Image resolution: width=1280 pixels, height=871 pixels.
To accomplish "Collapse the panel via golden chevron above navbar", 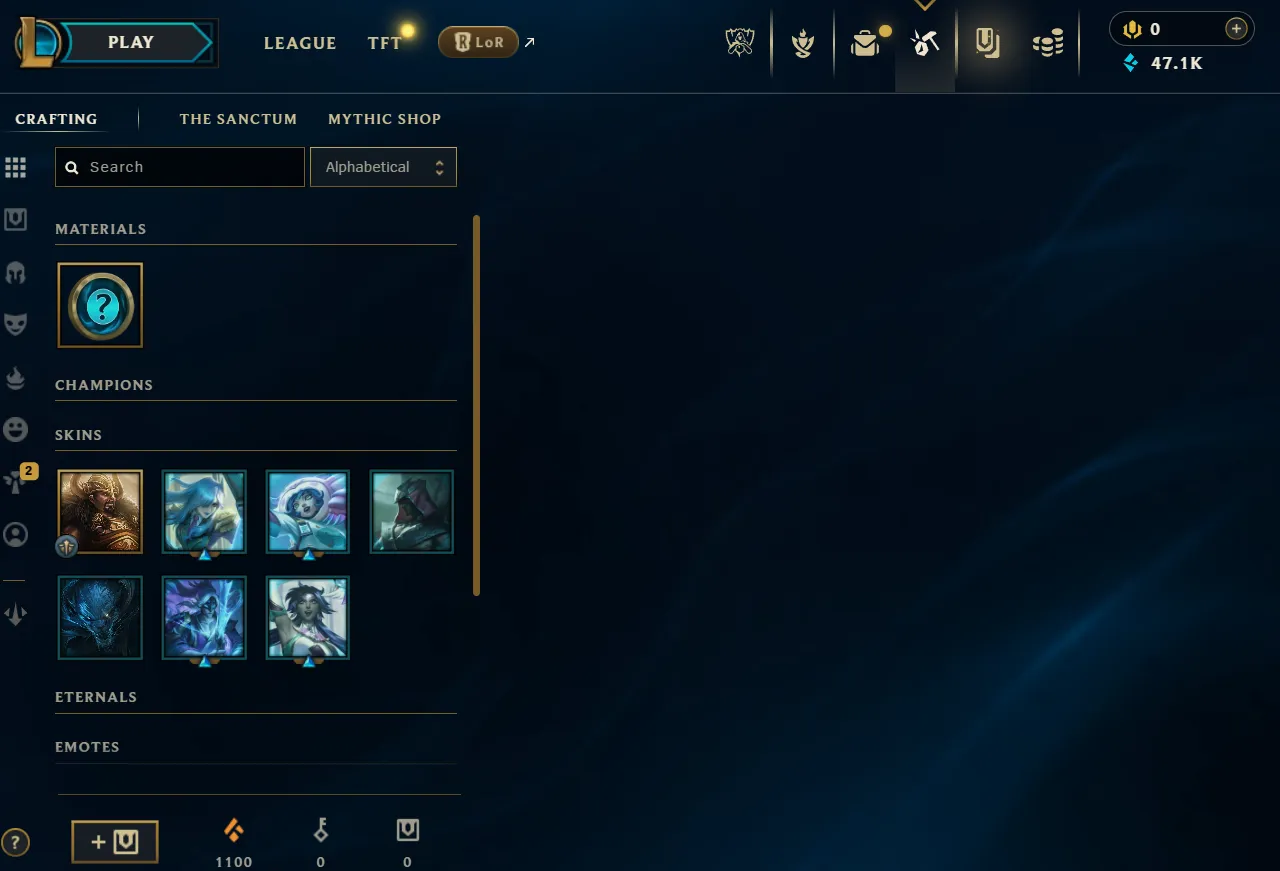I will (925, 5).
